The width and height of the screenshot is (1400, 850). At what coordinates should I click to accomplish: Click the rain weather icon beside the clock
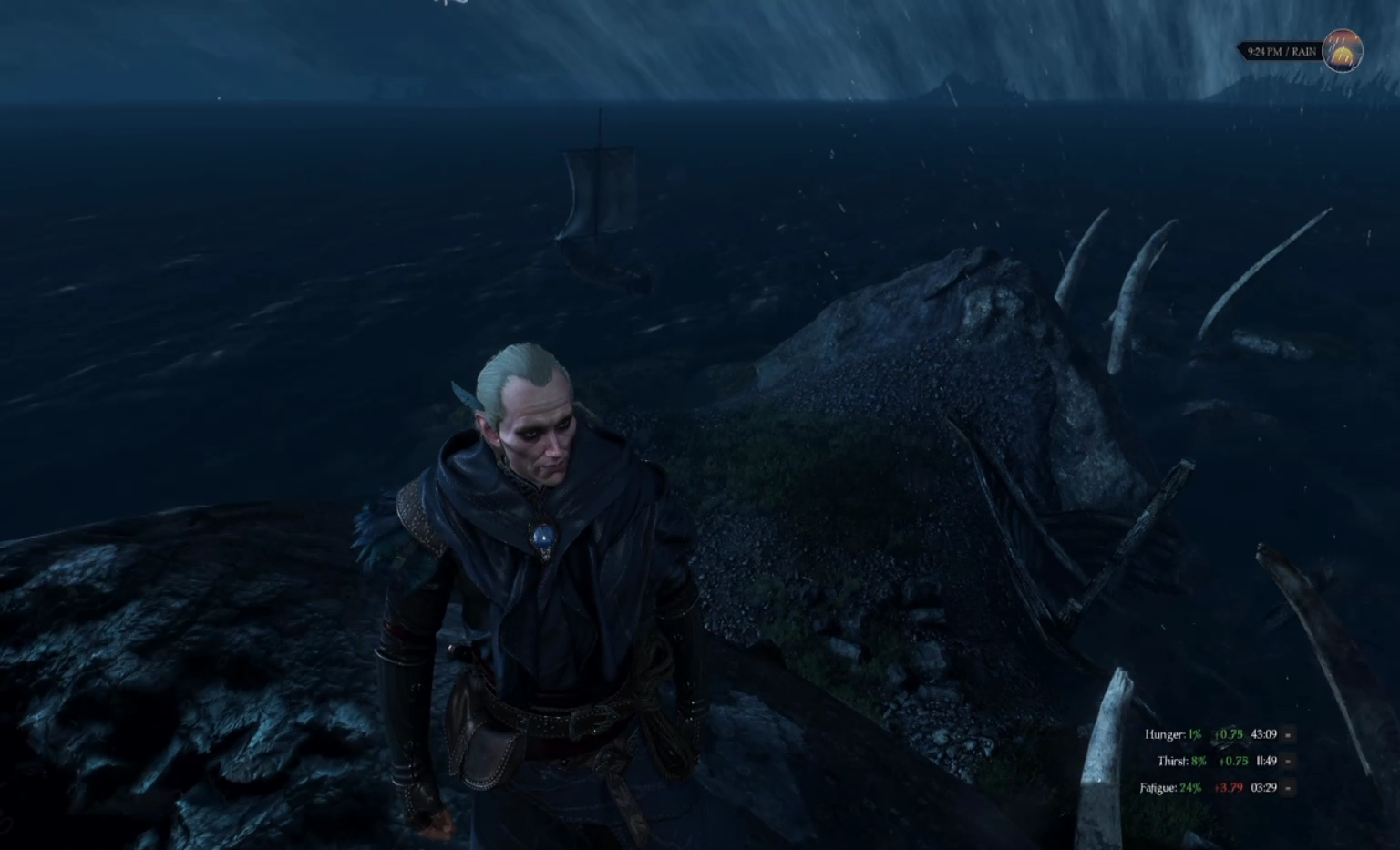[1342, 51]
